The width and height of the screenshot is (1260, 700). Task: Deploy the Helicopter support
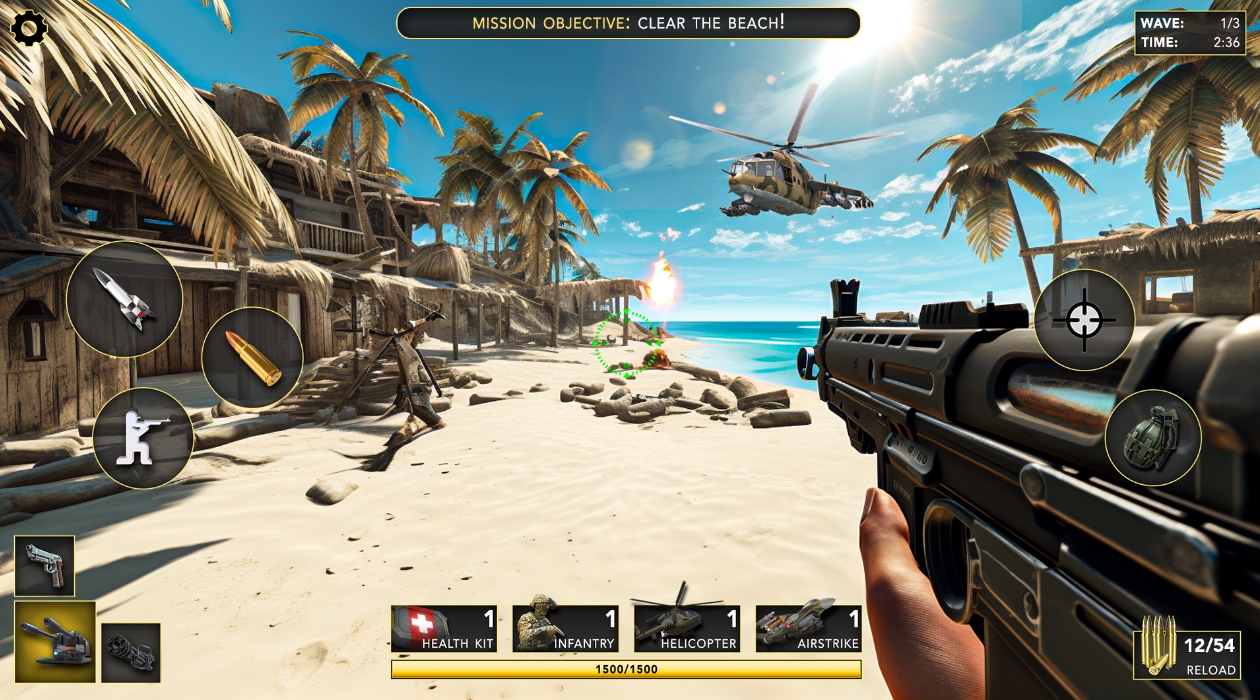click(687, 629)
